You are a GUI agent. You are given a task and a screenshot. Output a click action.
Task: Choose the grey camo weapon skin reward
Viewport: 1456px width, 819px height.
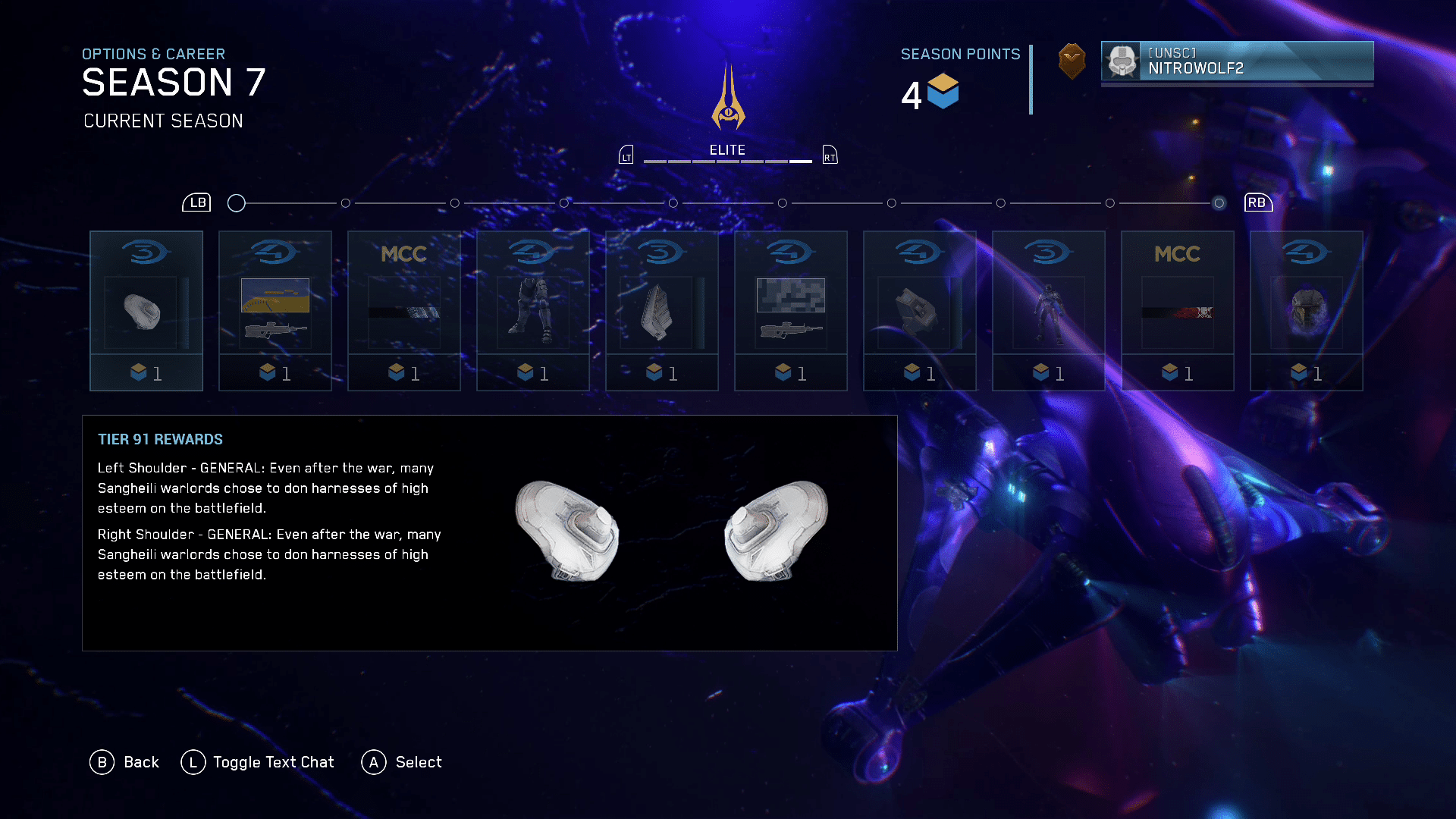[x=791, y=311]
